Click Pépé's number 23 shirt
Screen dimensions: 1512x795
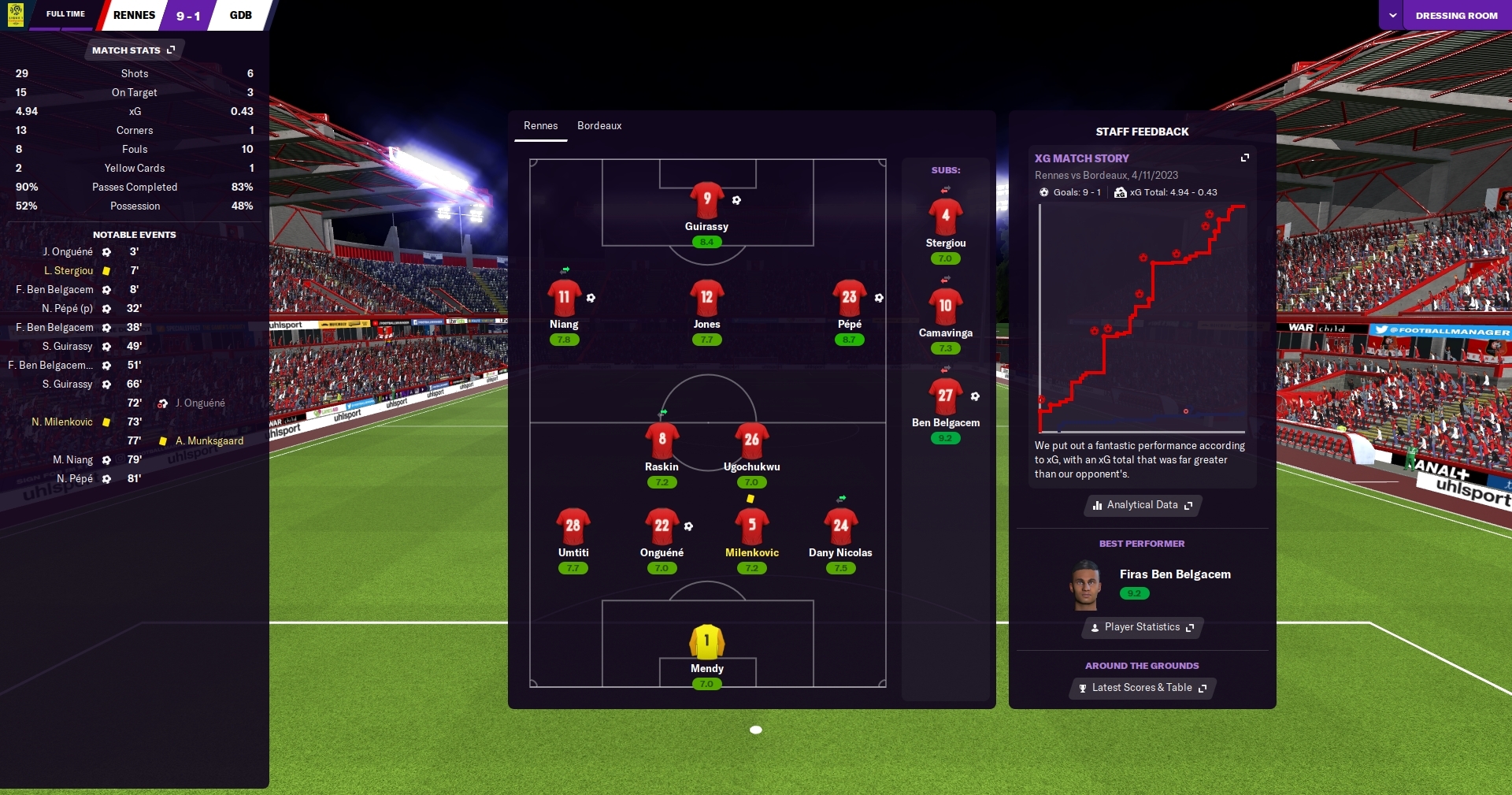point(849,298)
